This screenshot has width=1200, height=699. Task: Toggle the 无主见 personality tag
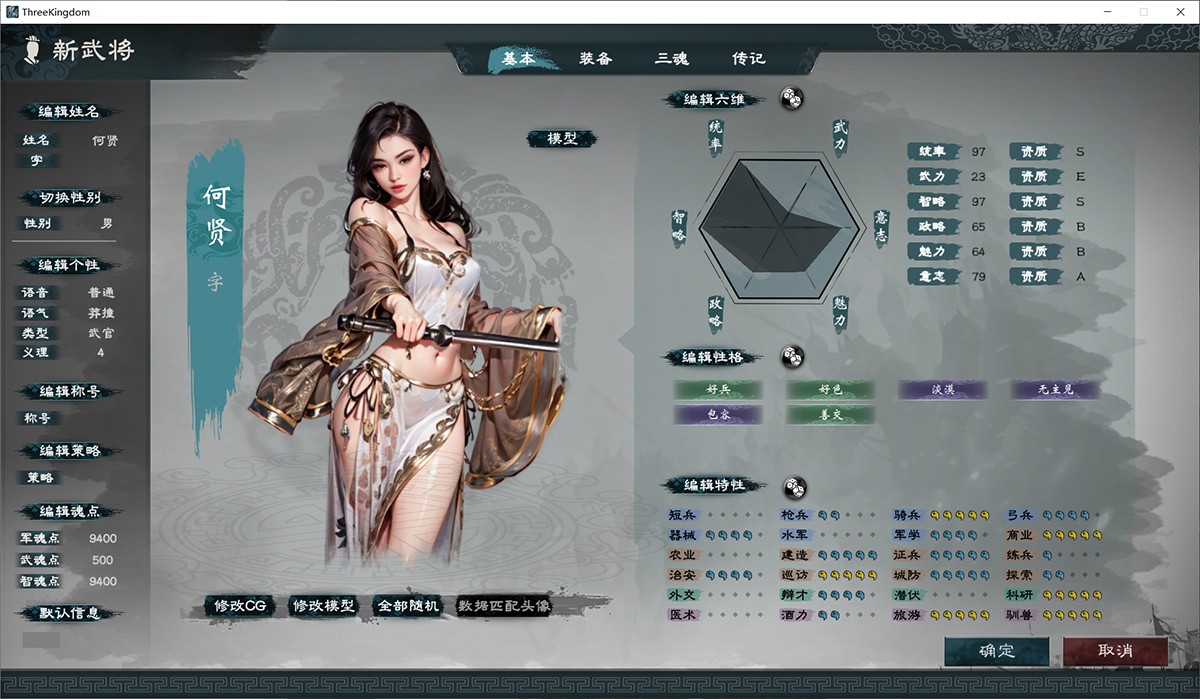coord(1055,389)
